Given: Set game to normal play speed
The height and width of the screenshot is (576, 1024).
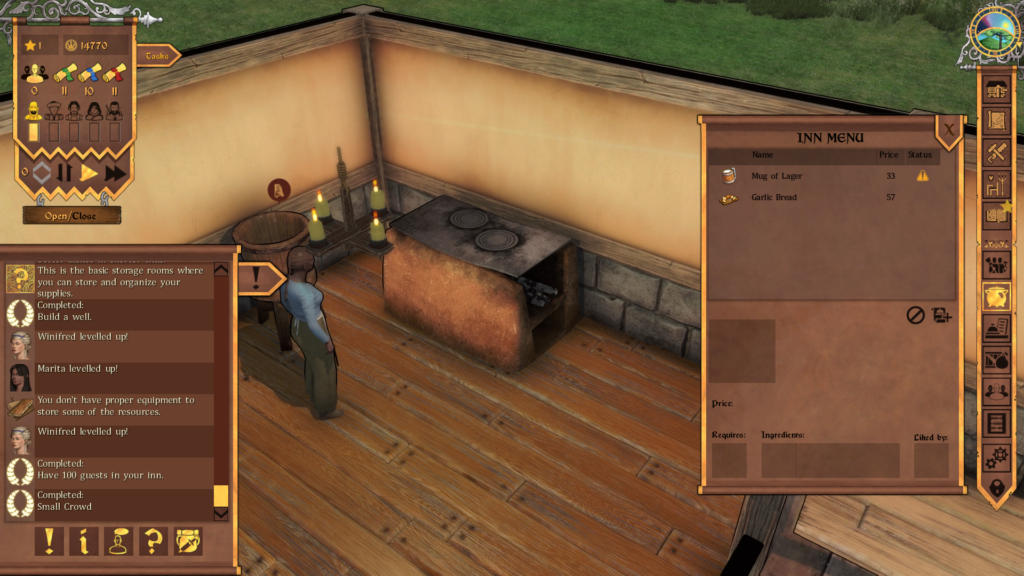Looking at the screenshot, I should coord(89,173).
